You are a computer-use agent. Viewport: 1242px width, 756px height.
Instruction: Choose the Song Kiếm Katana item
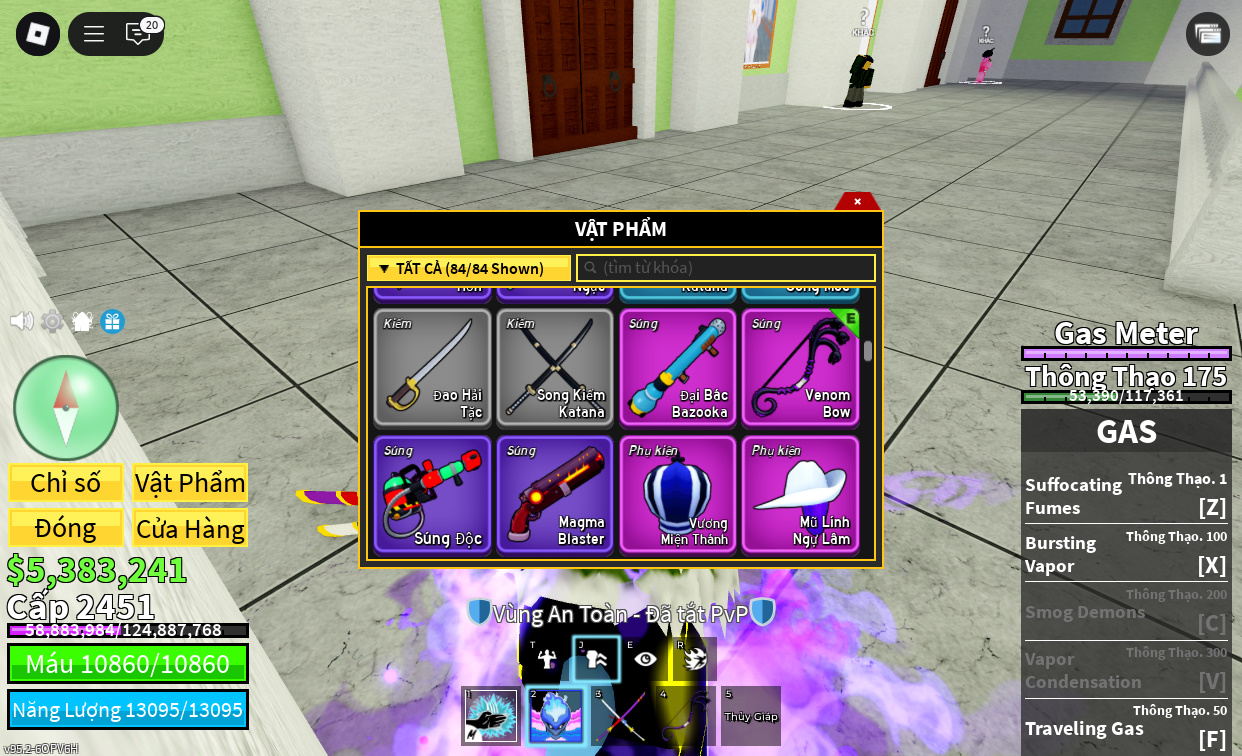point(555,368)
